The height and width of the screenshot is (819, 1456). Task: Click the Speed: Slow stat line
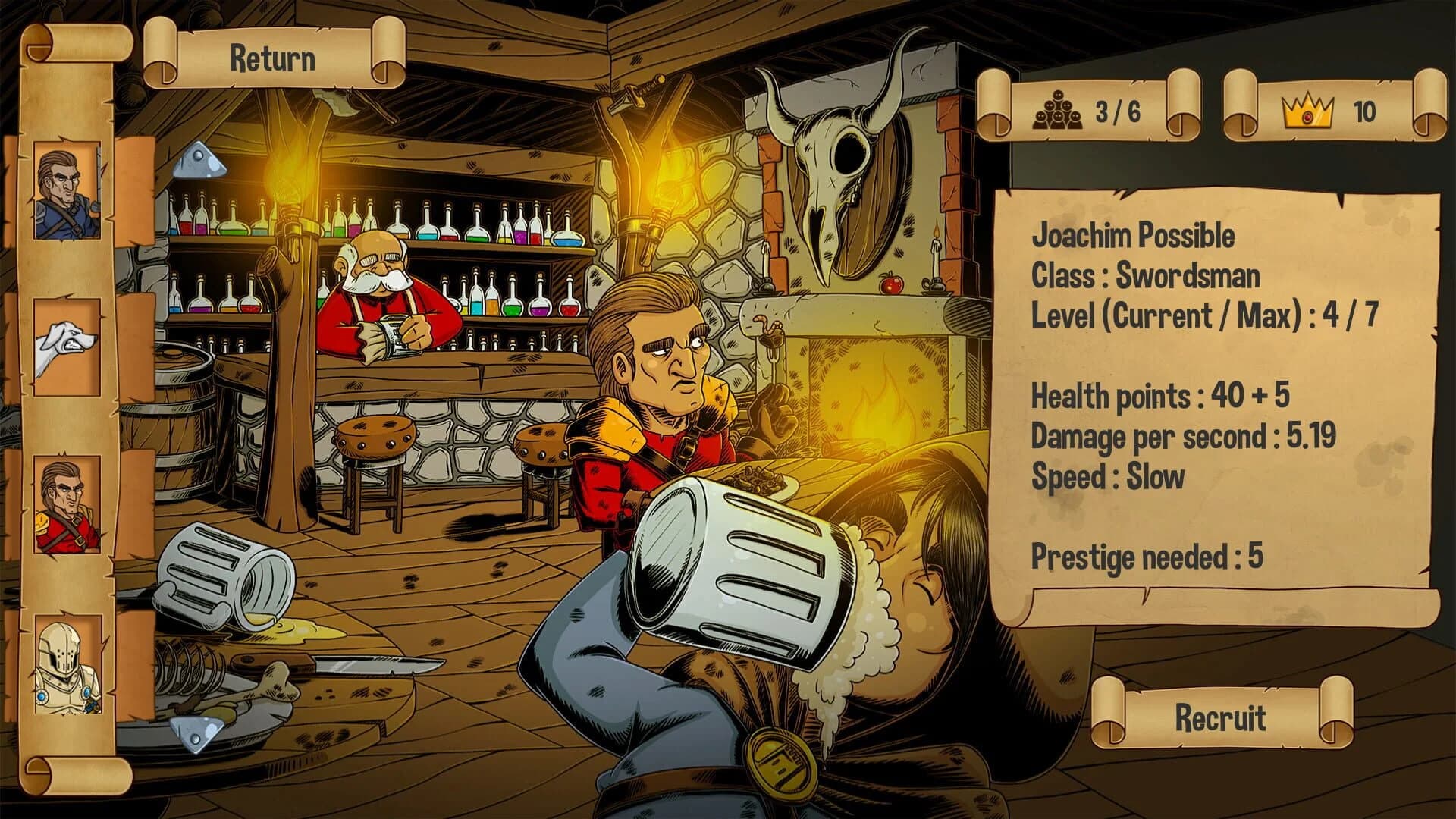[1107, 477]
